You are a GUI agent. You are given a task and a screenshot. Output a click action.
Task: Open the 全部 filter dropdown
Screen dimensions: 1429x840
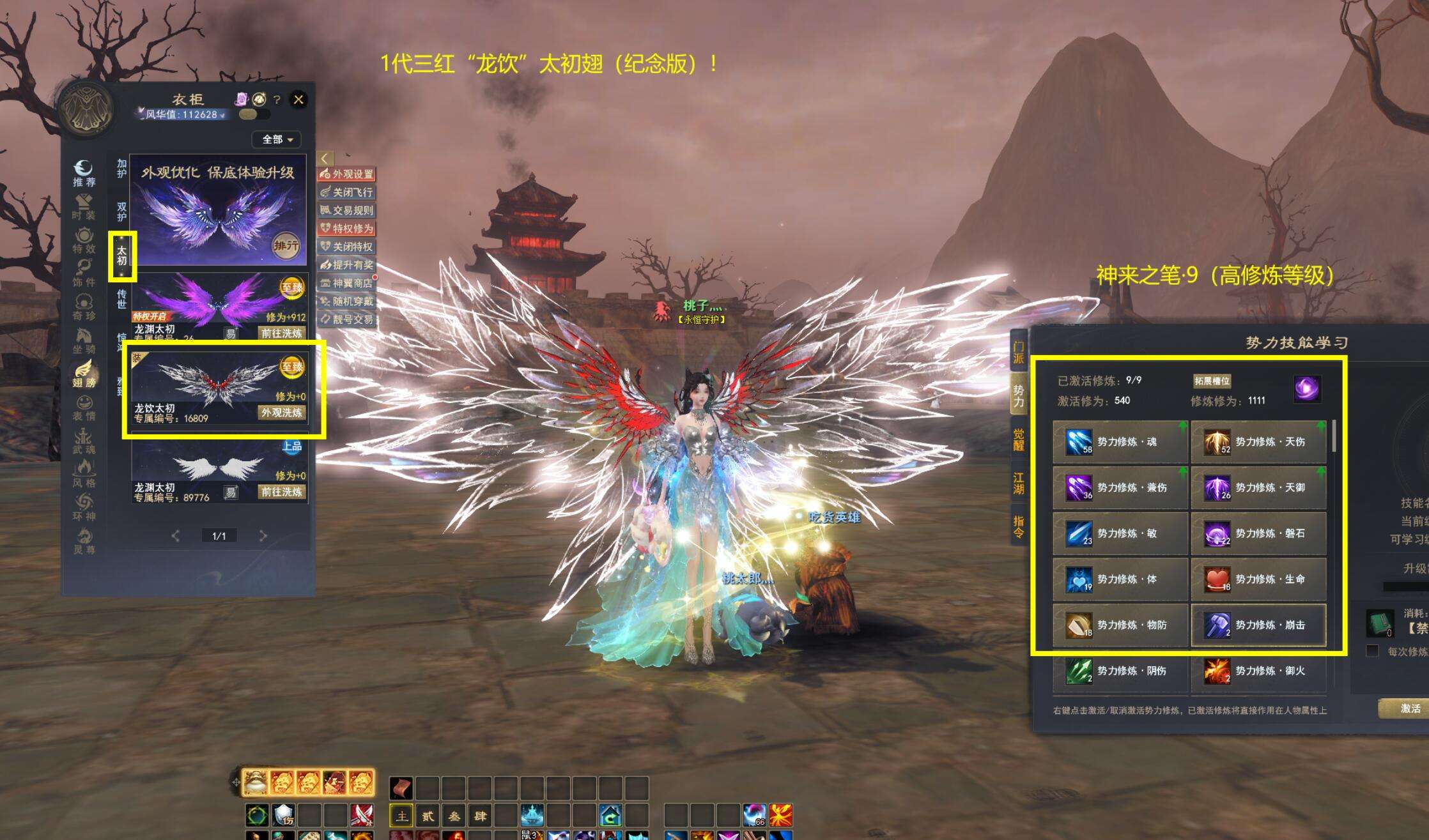click(277, 139)
